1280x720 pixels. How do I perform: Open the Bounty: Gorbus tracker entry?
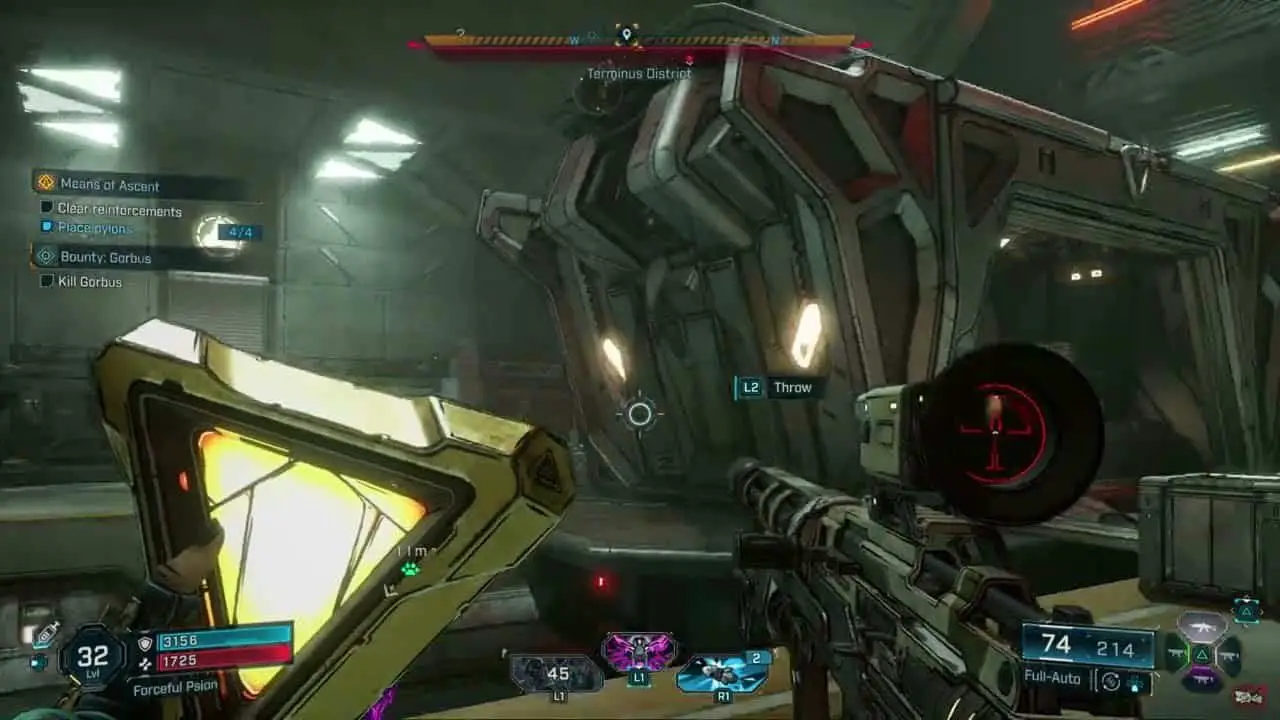[105, 258]
